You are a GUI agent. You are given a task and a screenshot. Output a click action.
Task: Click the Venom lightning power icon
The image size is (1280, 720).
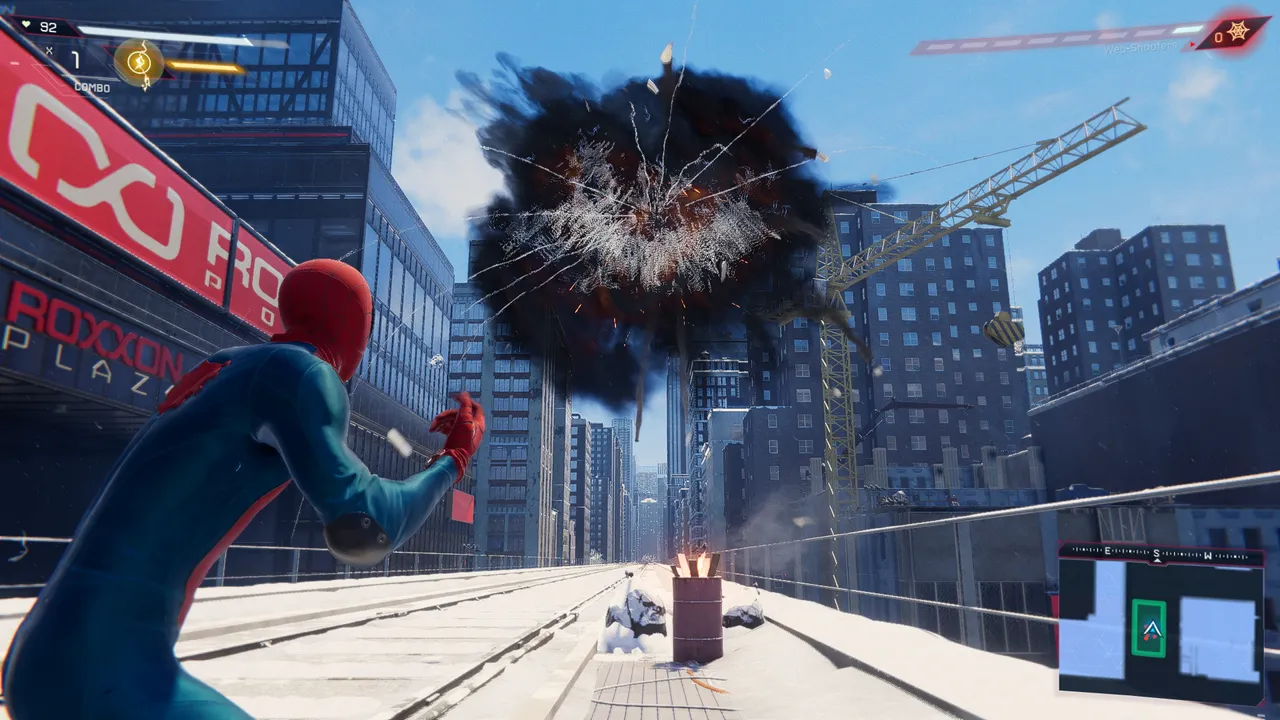[x=139, y=63]
